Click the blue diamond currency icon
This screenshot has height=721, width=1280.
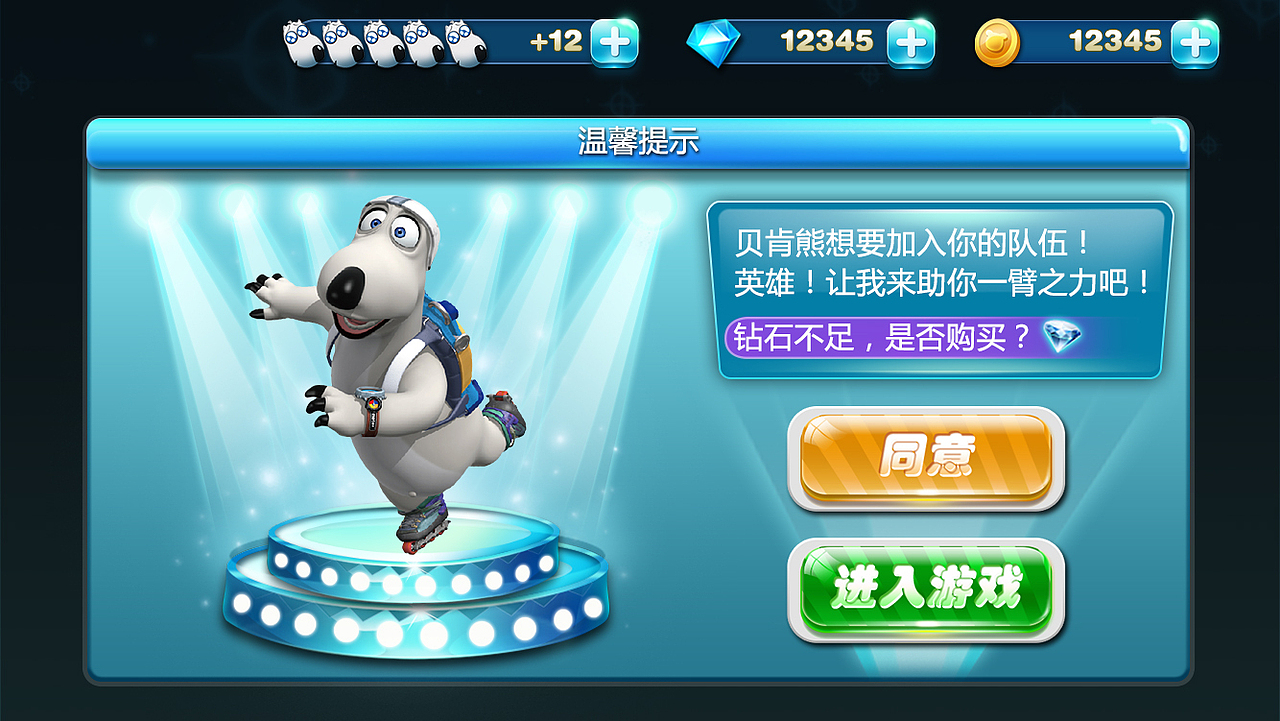[x=715, y=42]
